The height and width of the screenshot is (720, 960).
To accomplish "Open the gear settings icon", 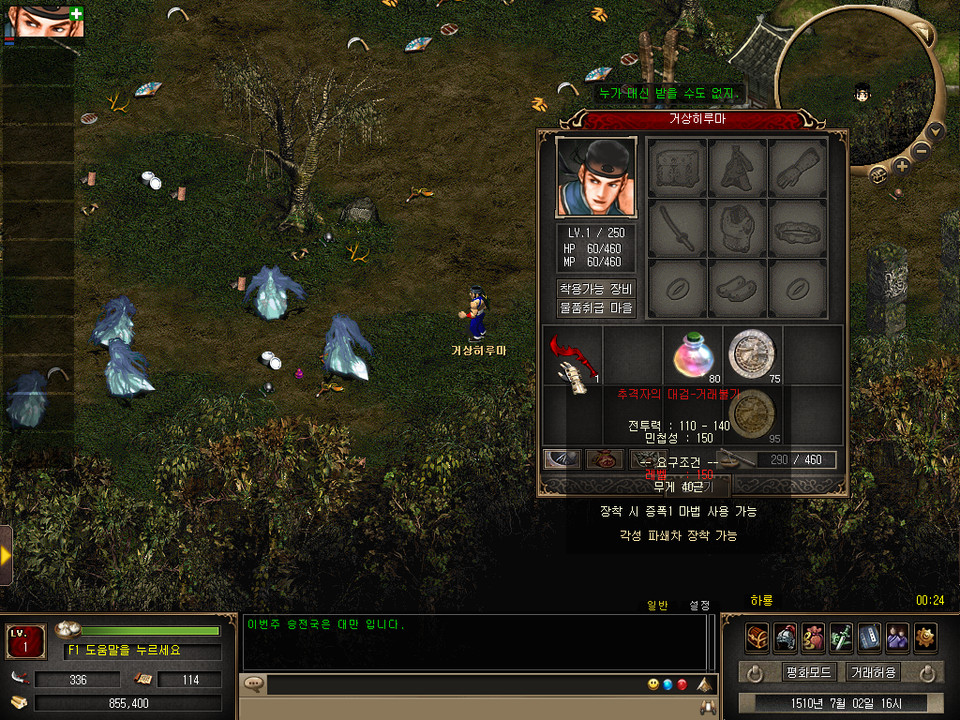I will [925, 637].
